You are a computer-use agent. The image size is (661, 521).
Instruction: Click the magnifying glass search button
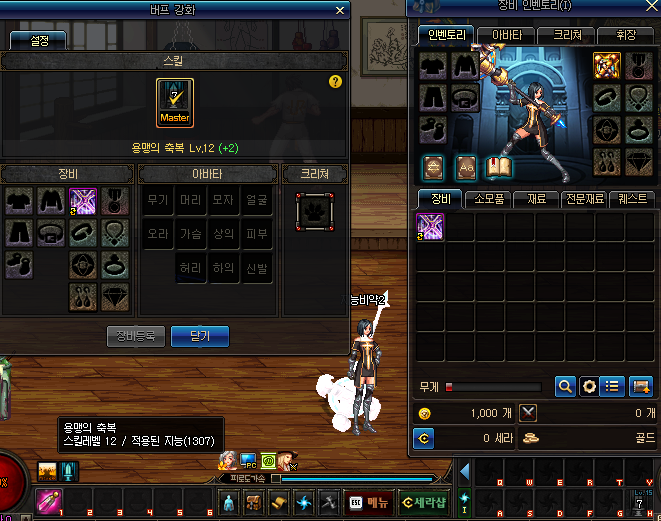click(565, 386)
